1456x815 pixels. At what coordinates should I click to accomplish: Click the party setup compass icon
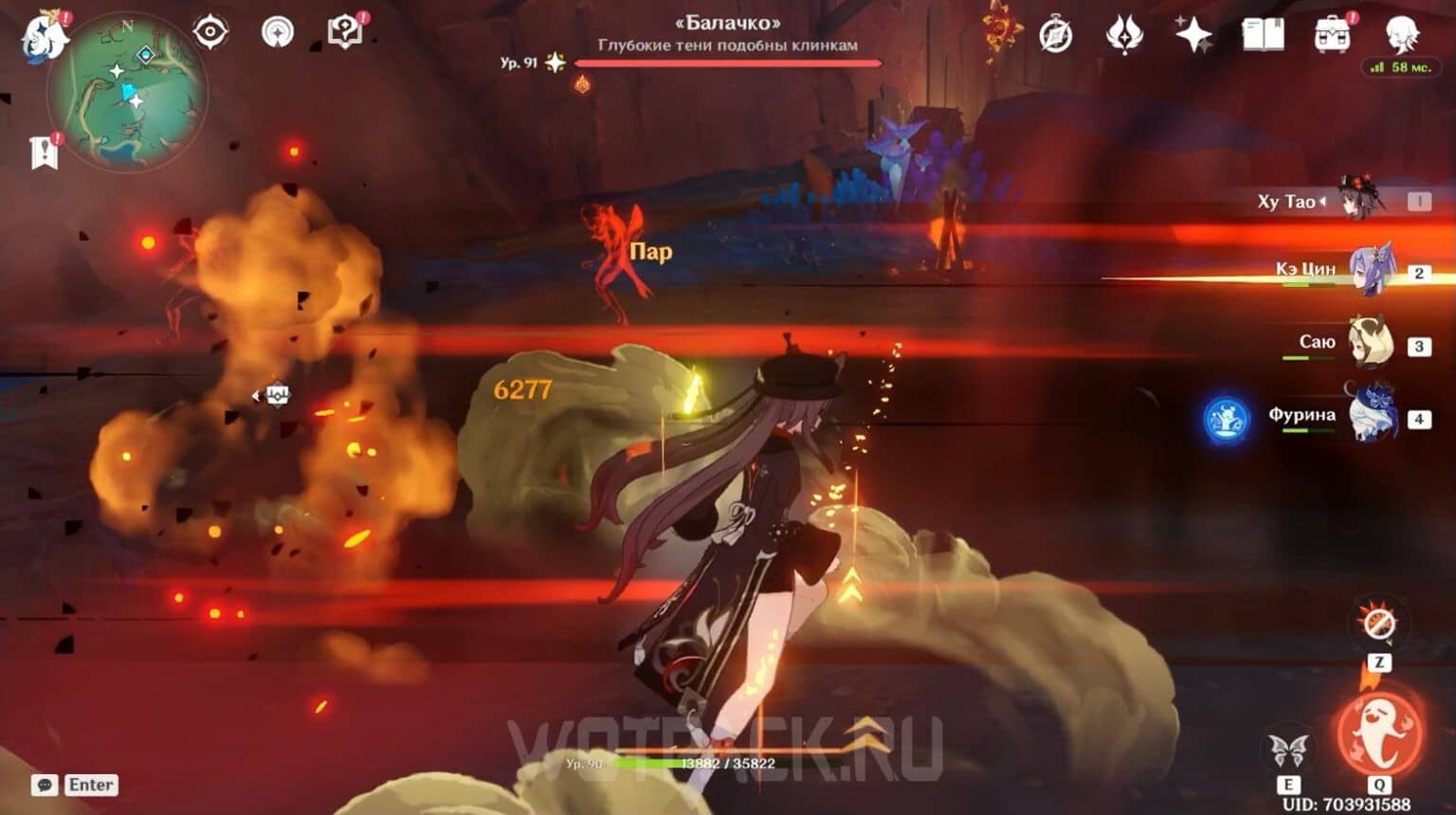211,33
